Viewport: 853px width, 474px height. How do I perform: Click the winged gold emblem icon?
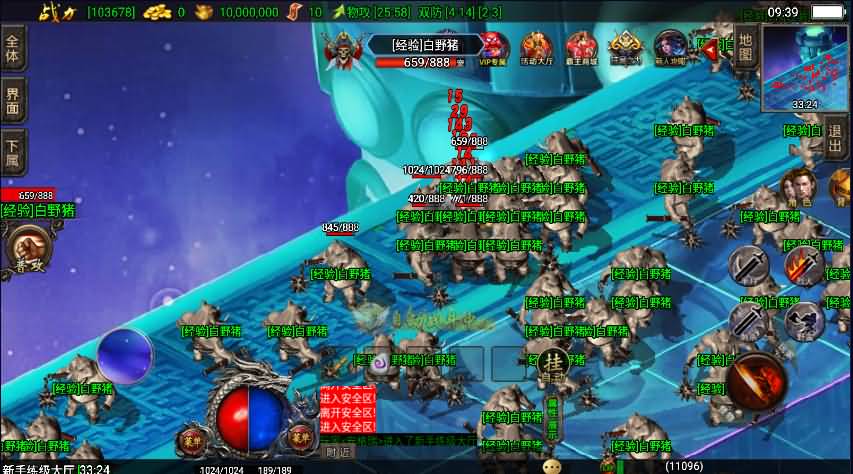click(x=626, y=47)
